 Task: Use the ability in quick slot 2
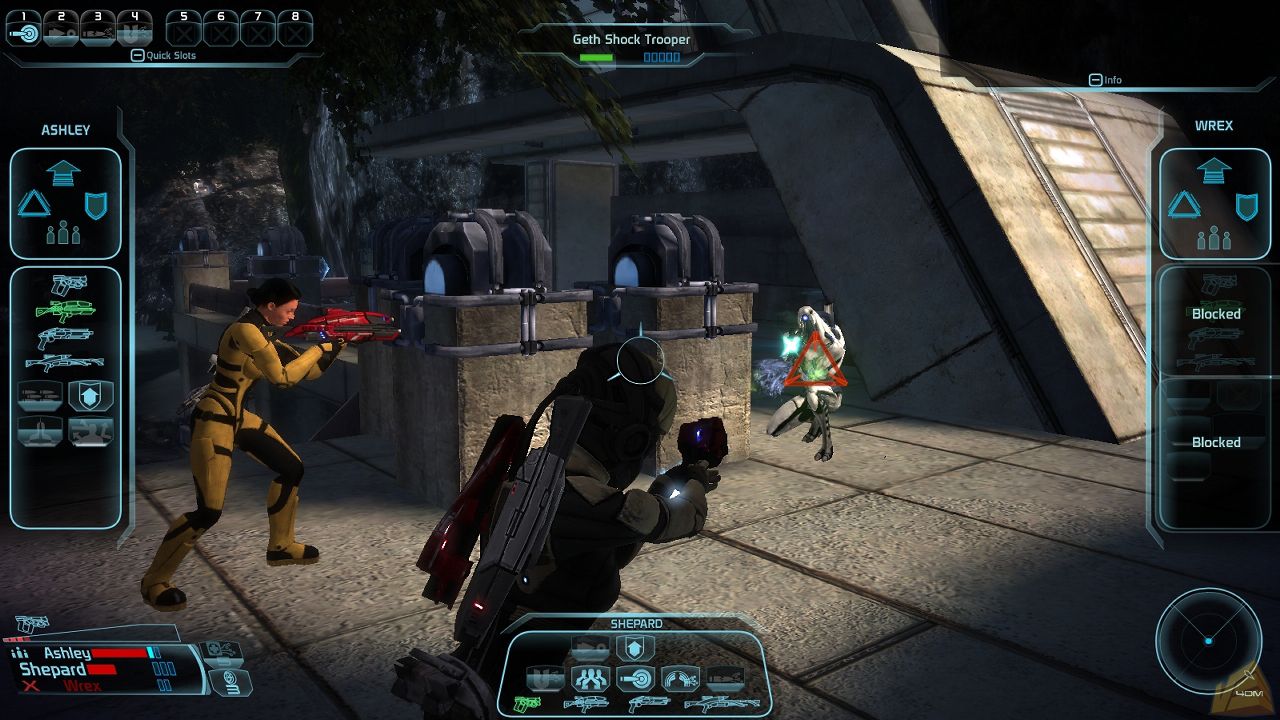point(61,31)
